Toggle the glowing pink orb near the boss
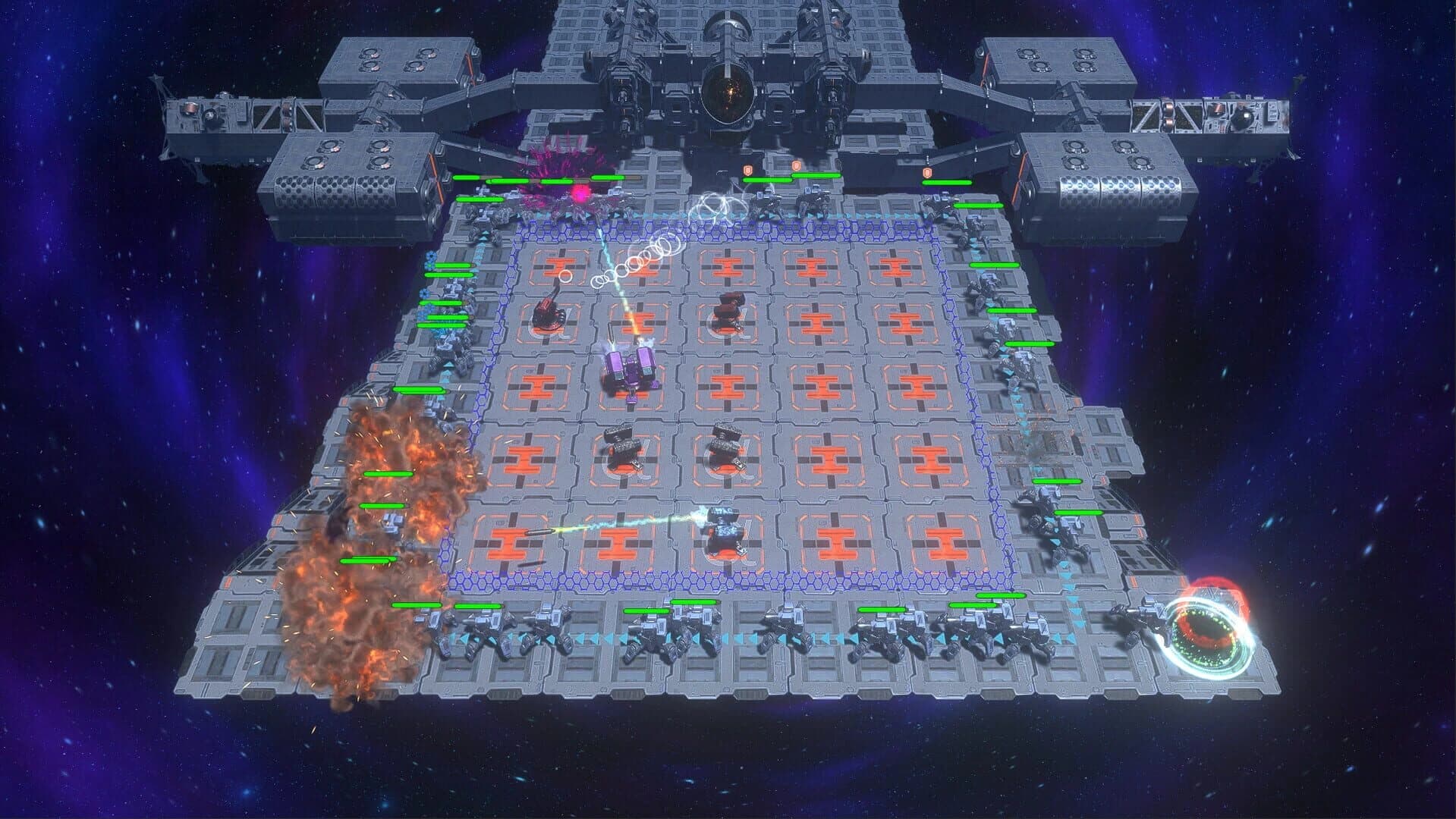 tap(581, 191)
